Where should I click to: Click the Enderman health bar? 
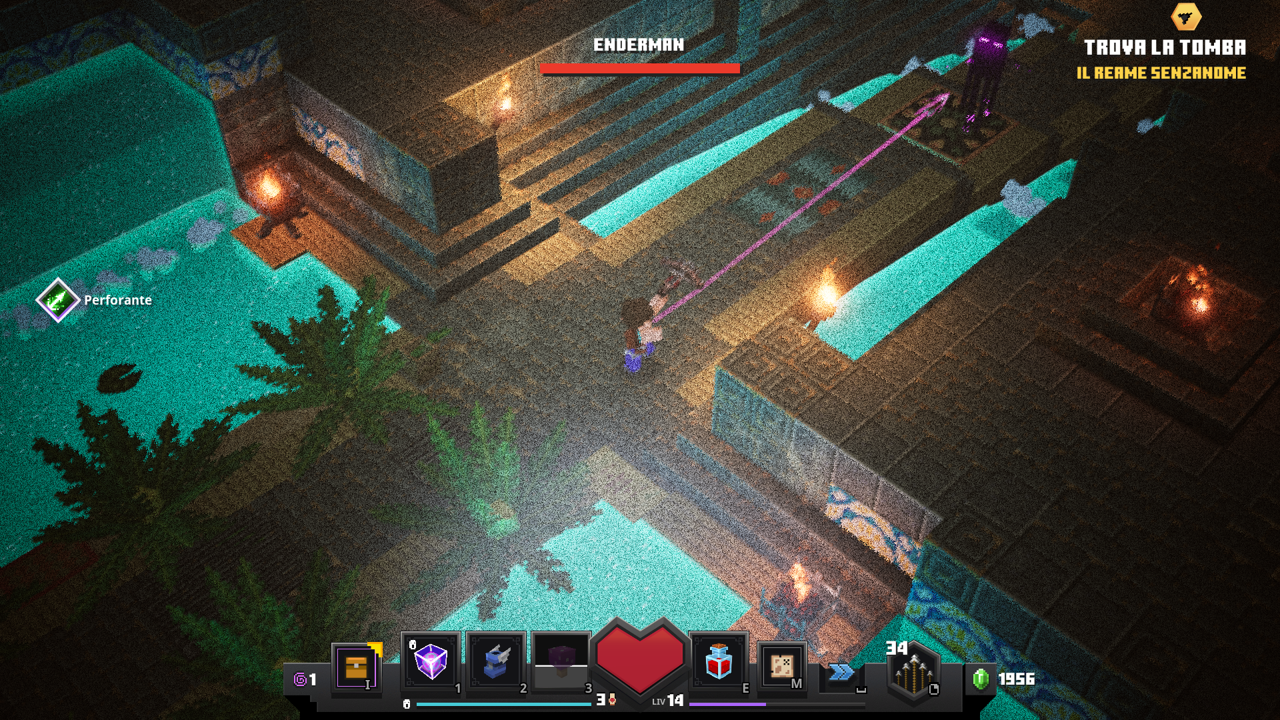pos(640,67)
